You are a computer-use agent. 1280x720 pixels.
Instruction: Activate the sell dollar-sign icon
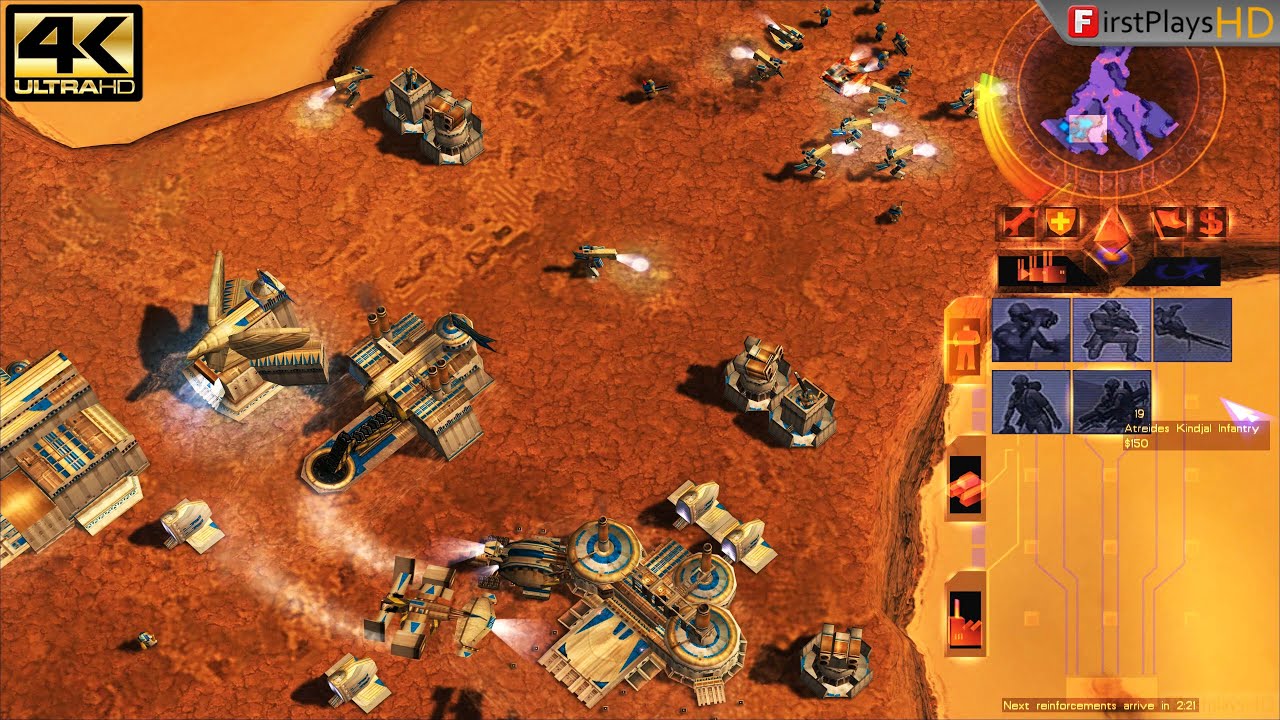point(1210,222)
